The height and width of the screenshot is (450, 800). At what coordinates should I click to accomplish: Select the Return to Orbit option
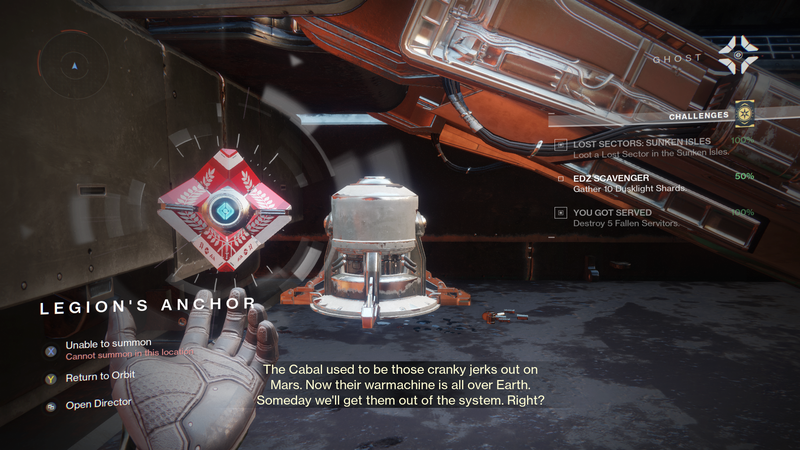click(100, 379)
